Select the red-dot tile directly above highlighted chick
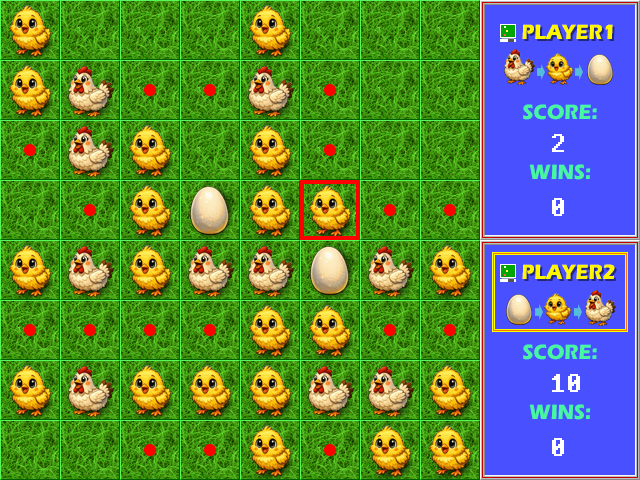This screenshot has width=640, height=480. (x=329, y=150)
